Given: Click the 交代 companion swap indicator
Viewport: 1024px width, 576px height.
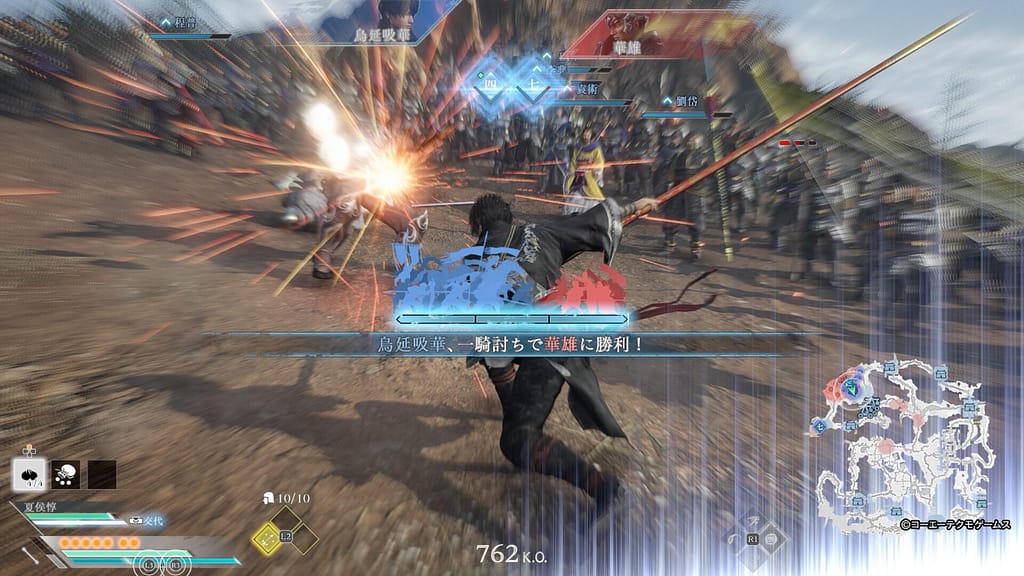Looking at the screenshot, I should [146, 521].
